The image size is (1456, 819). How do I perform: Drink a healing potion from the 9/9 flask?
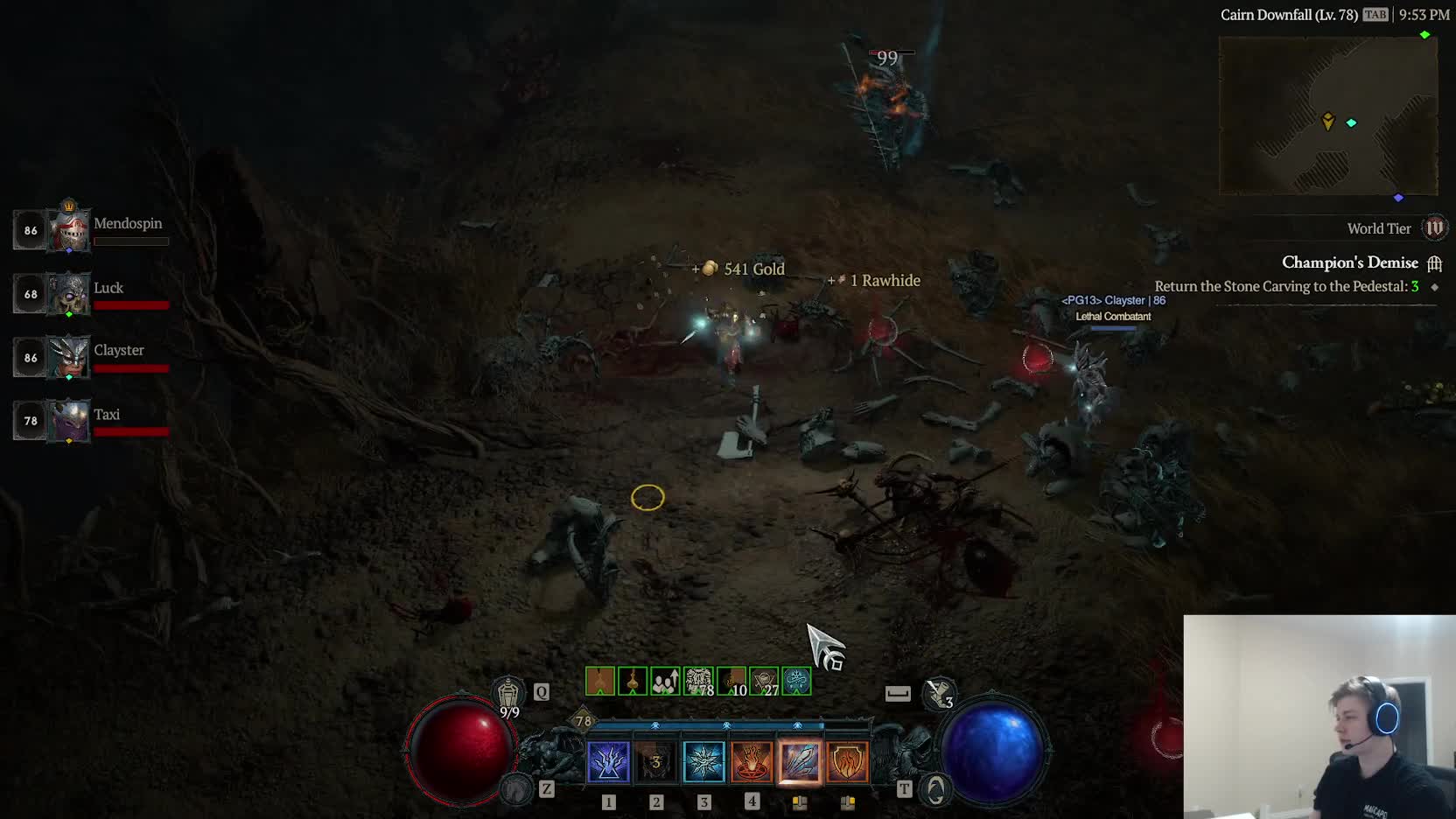tap(508, 696)
